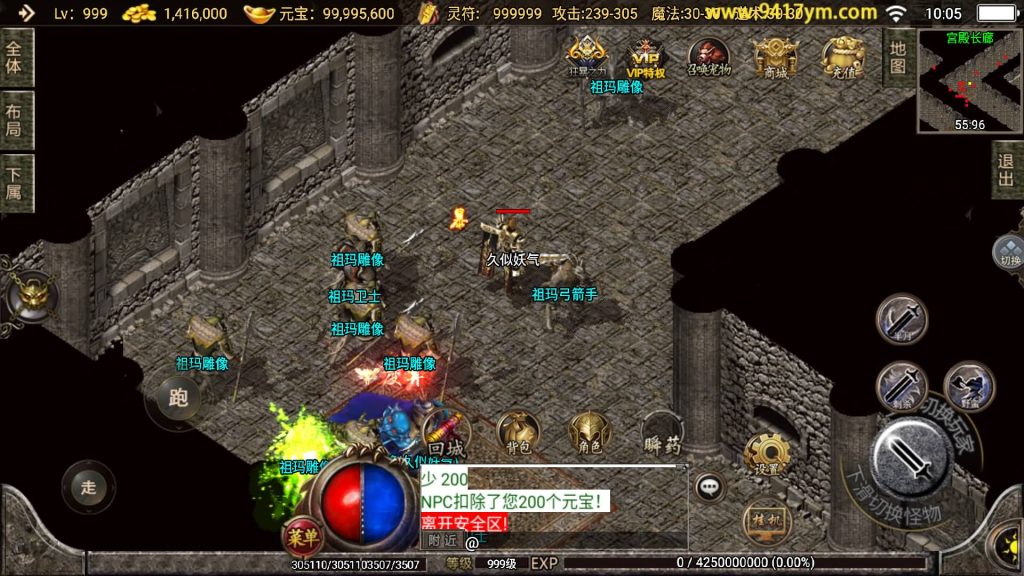Toggle the 走 walk button
Screen dimensions: 1024x576
click(88, 487)
